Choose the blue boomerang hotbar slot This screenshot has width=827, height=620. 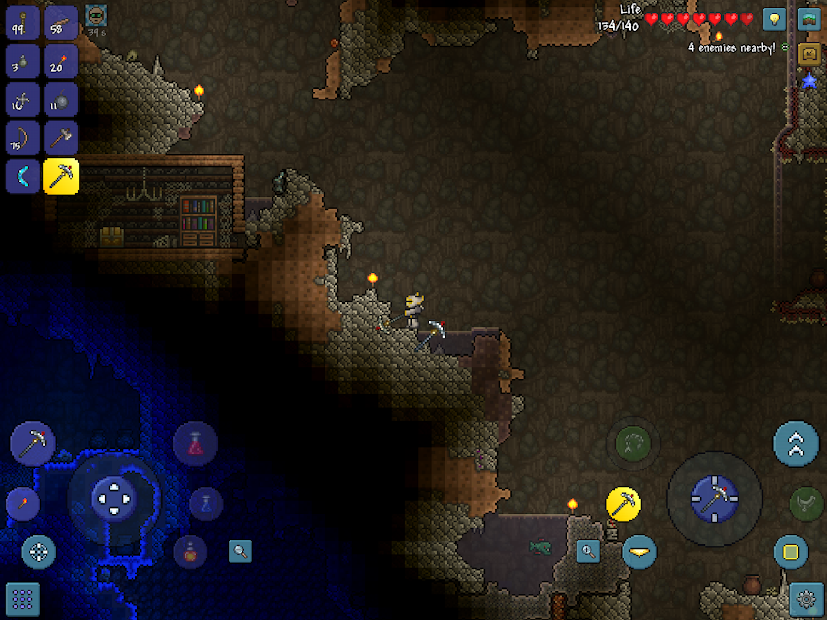click(x=23, y=177)
